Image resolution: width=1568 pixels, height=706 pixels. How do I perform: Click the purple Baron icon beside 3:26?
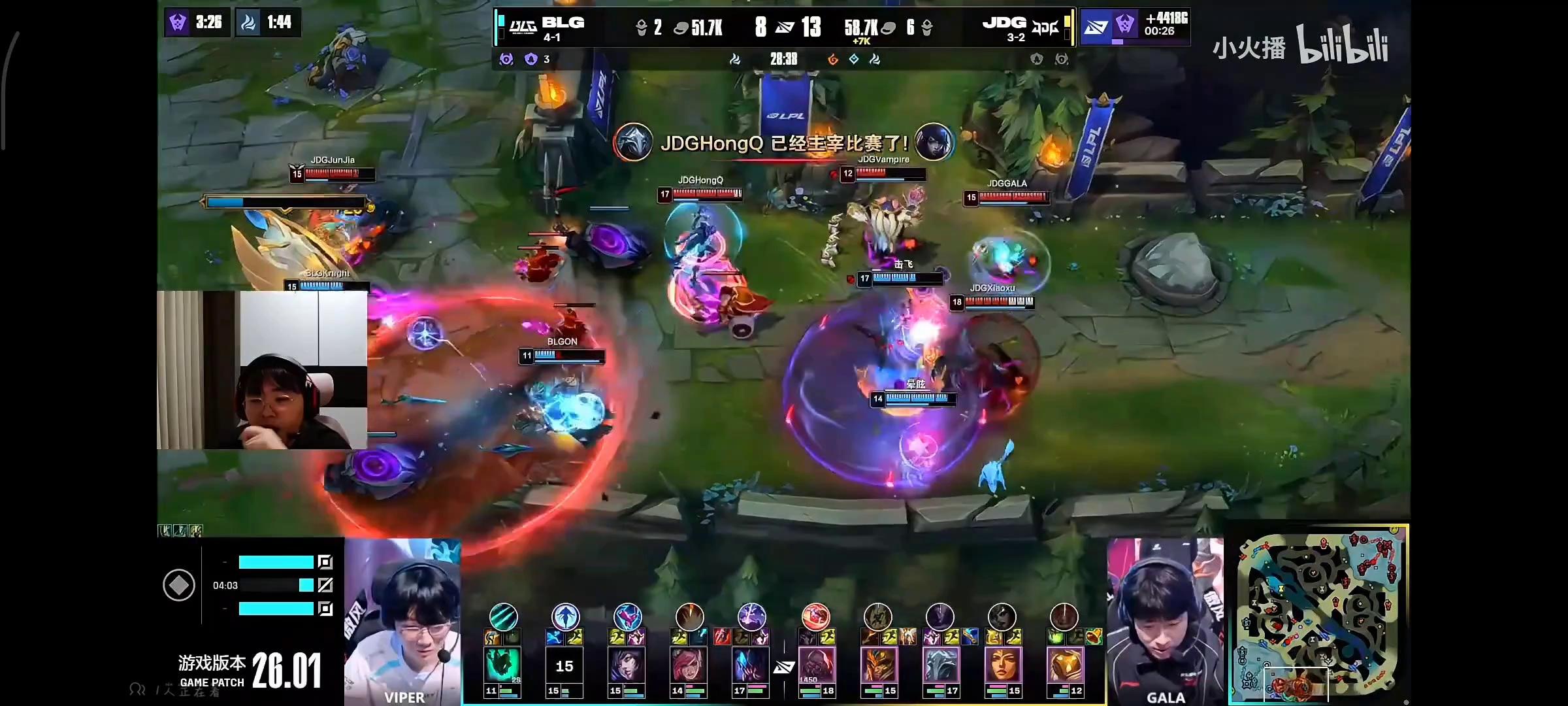(178, 23)
